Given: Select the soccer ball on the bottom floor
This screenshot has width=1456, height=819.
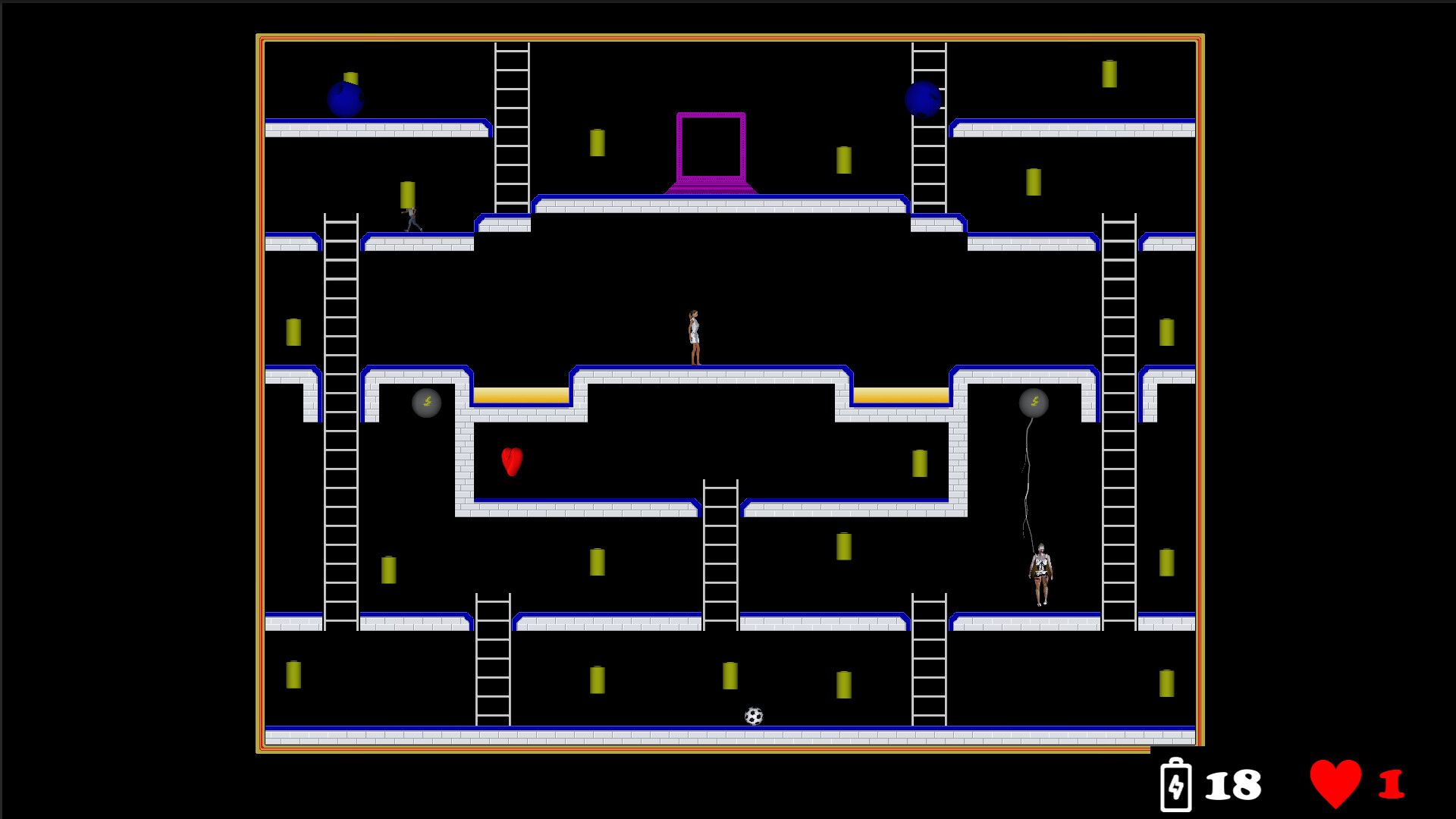Looking at the screenshot, I should click(754, 714).
